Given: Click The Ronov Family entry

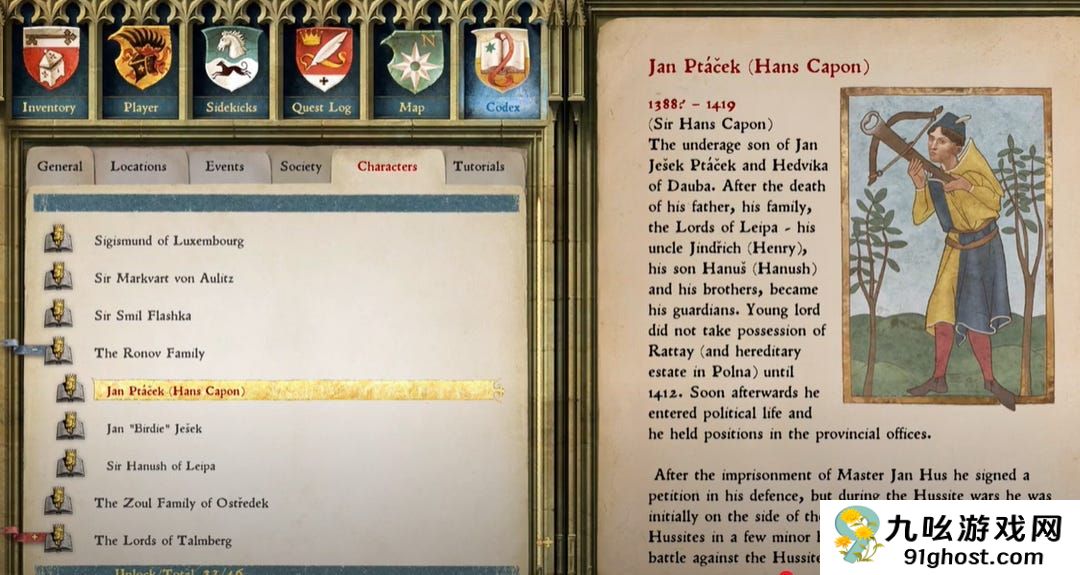Looking at the screenshot, I should tap(149, 353).
